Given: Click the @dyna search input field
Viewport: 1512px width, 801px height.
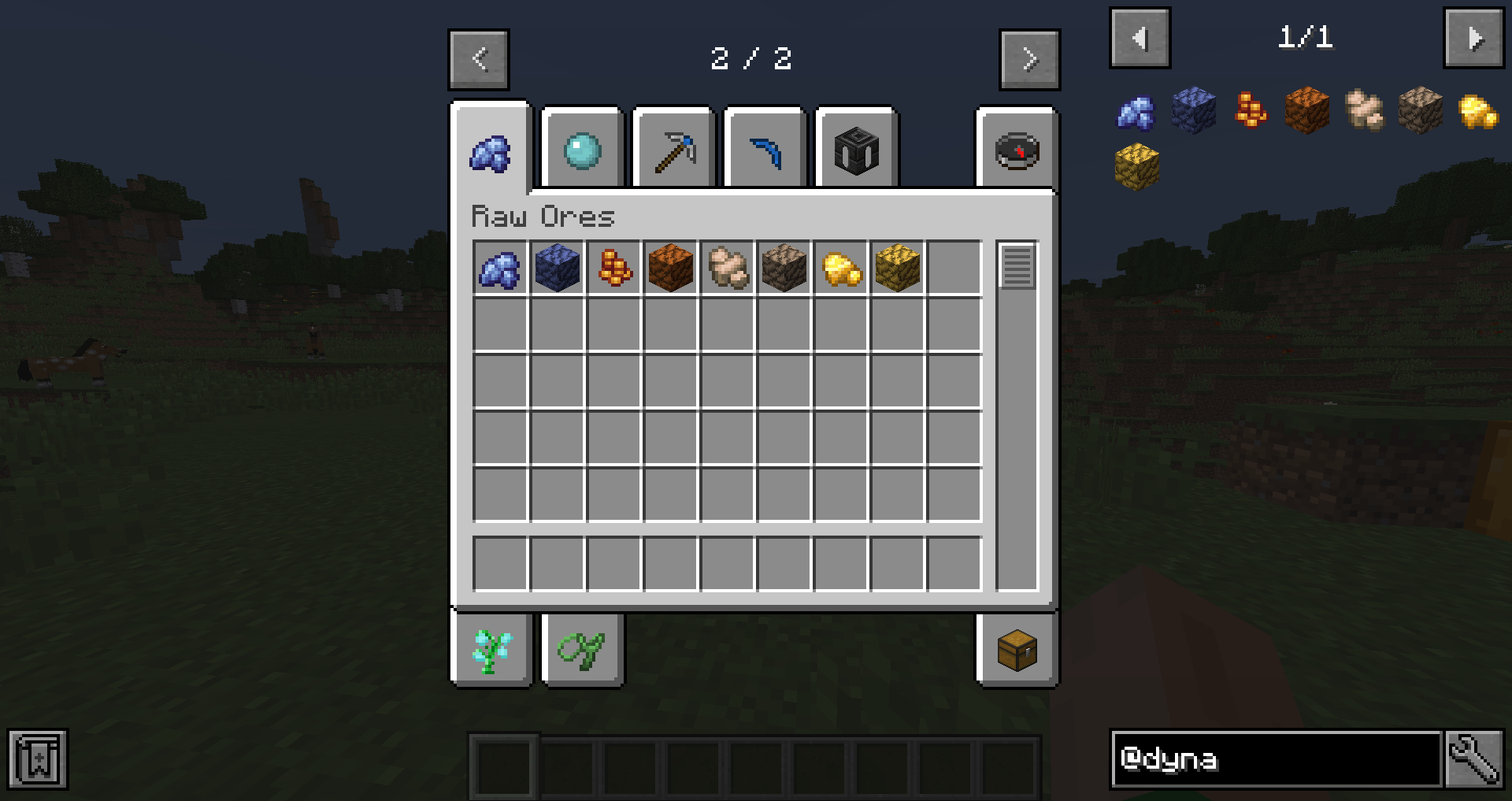Looking at the screenshot, I should pyautogui.click(x=1276, y=759).
